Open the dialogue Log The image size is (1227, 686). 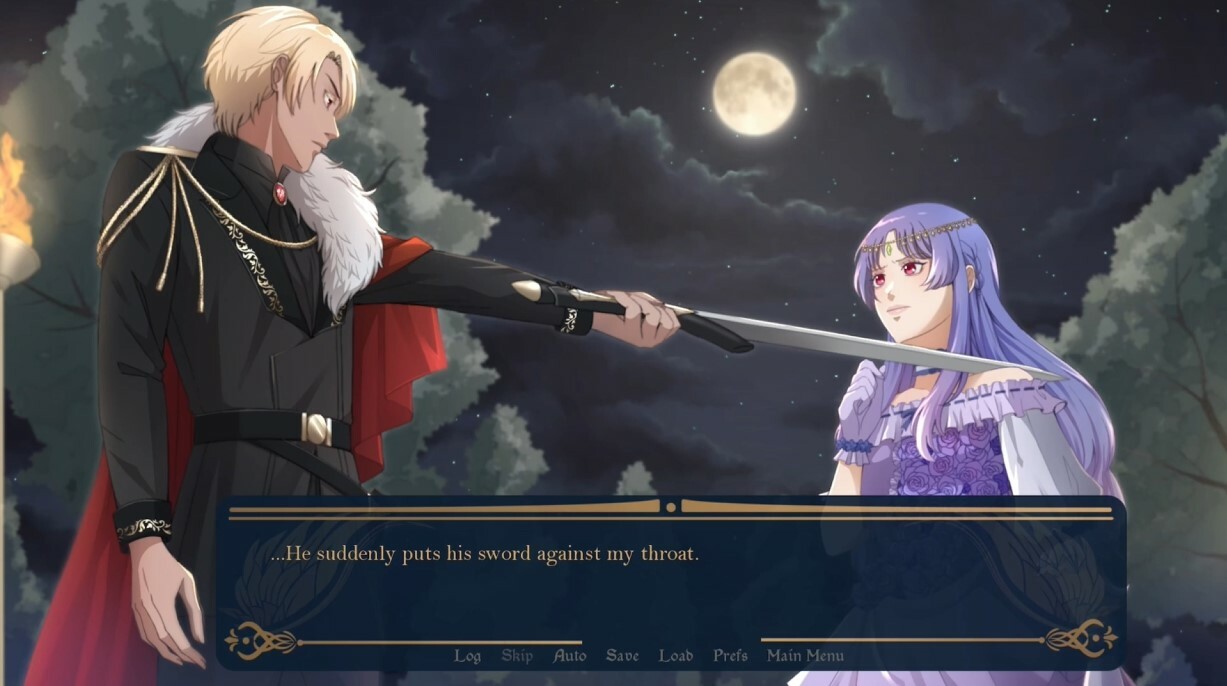(467, 656)
